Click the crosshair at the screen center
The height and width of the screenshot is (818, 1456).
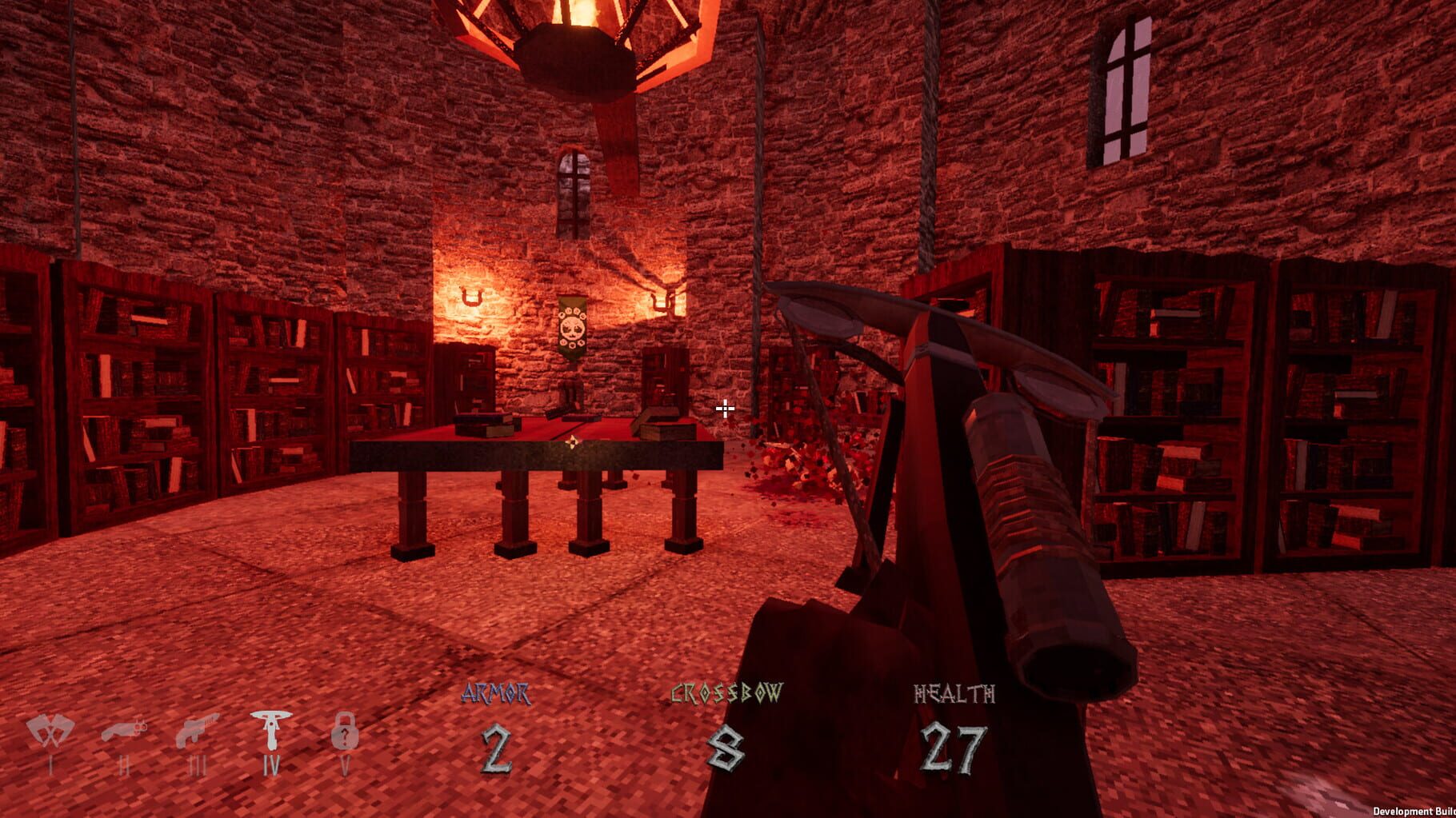click(724, 409)
